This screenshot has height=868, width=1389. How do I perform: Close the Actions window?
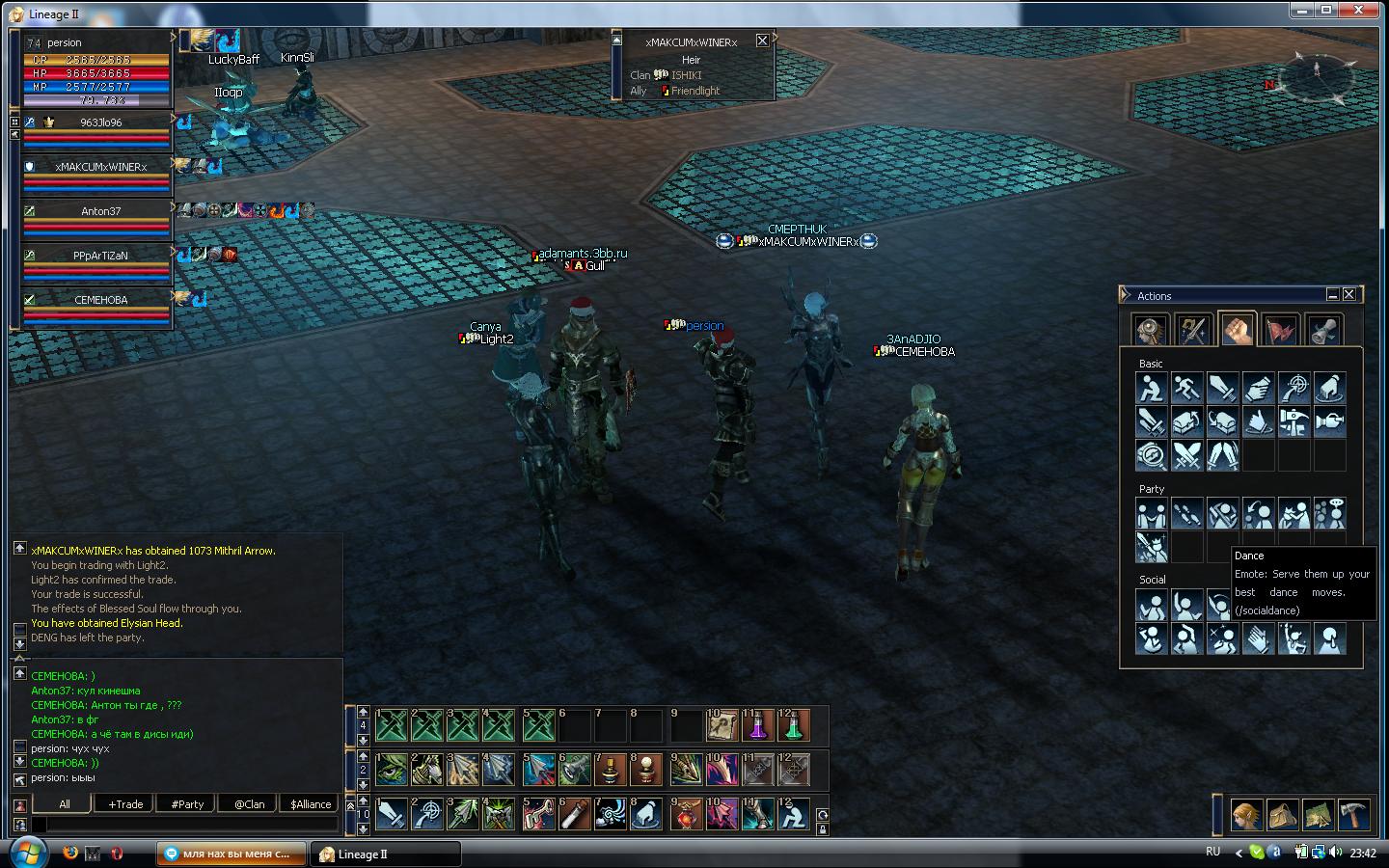point(1349,294)
